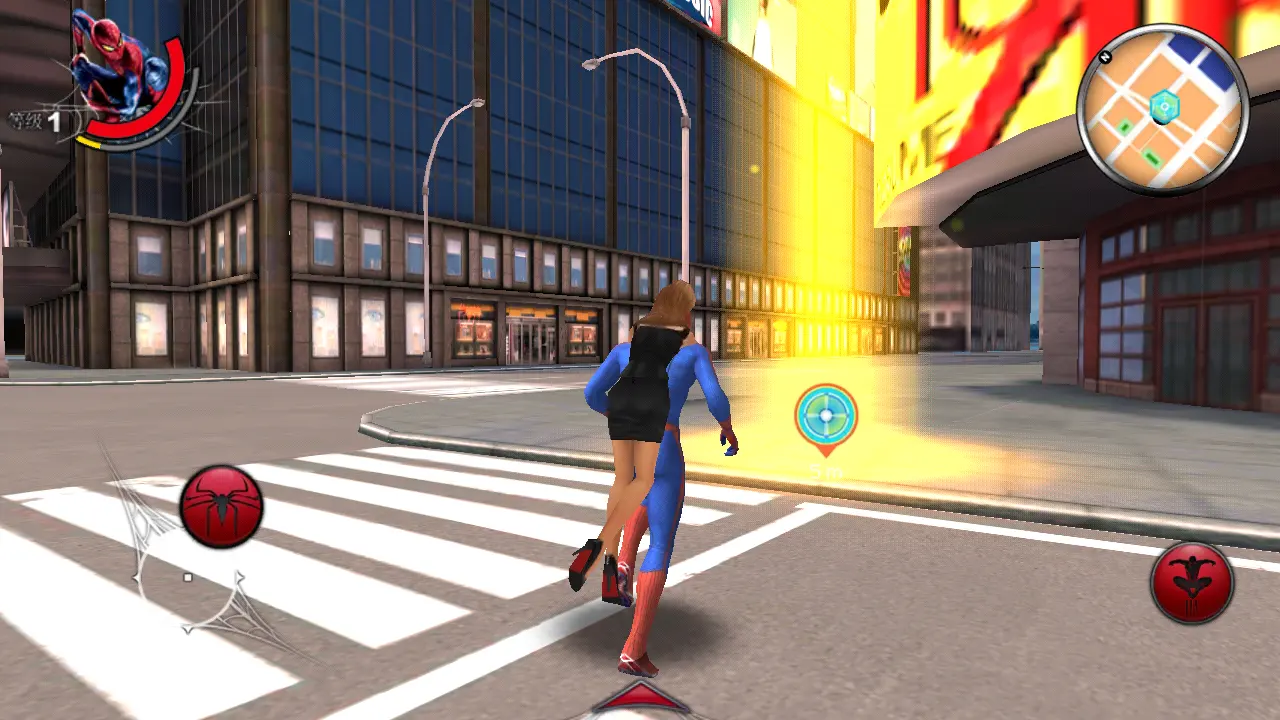Tap the red Spider-Man figure action button
The image size is (1280, 720).
pos(1191,583)
